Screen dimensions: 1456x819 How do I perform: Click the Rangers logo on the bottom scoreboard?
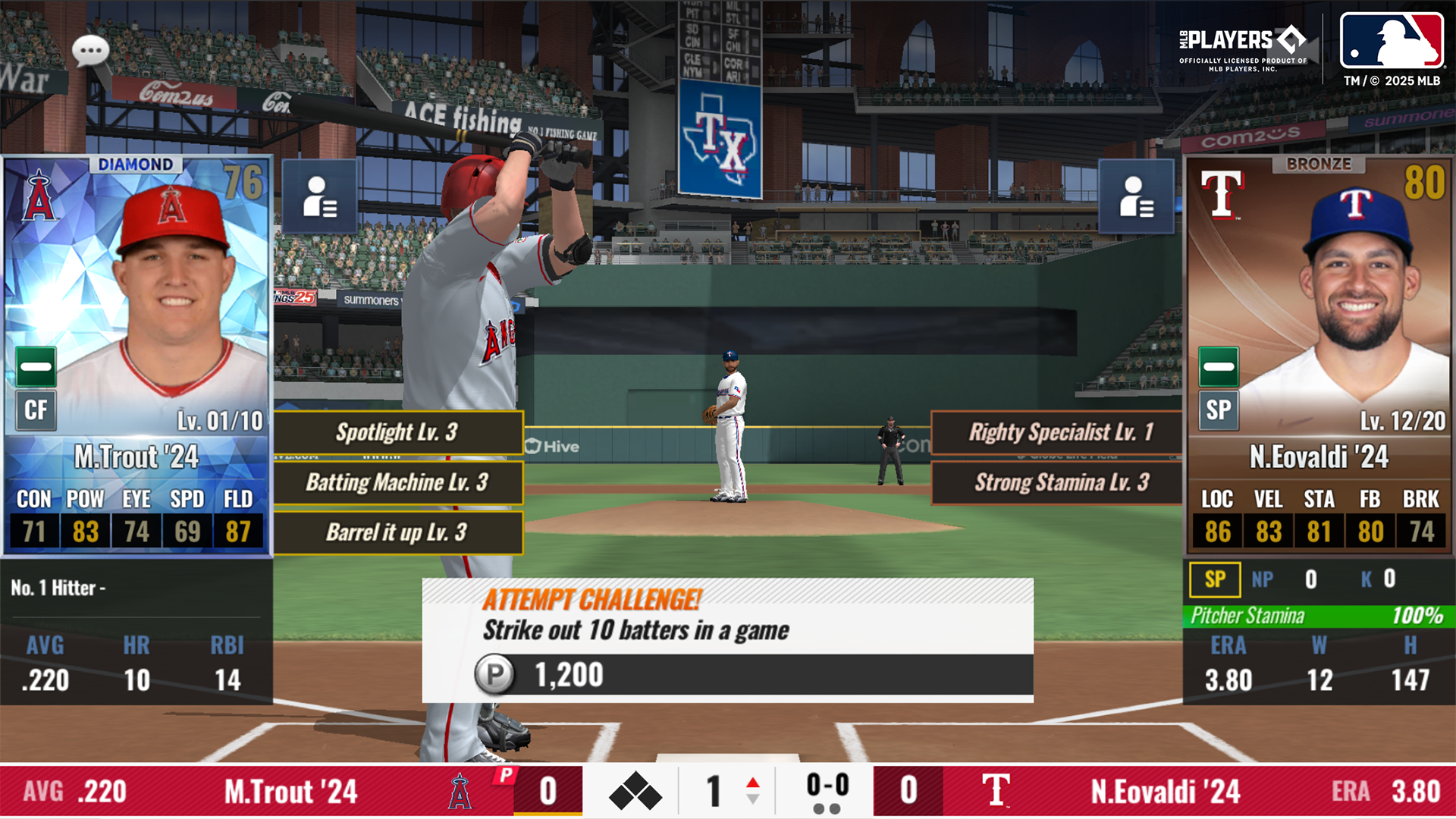(x=997, y=790)
